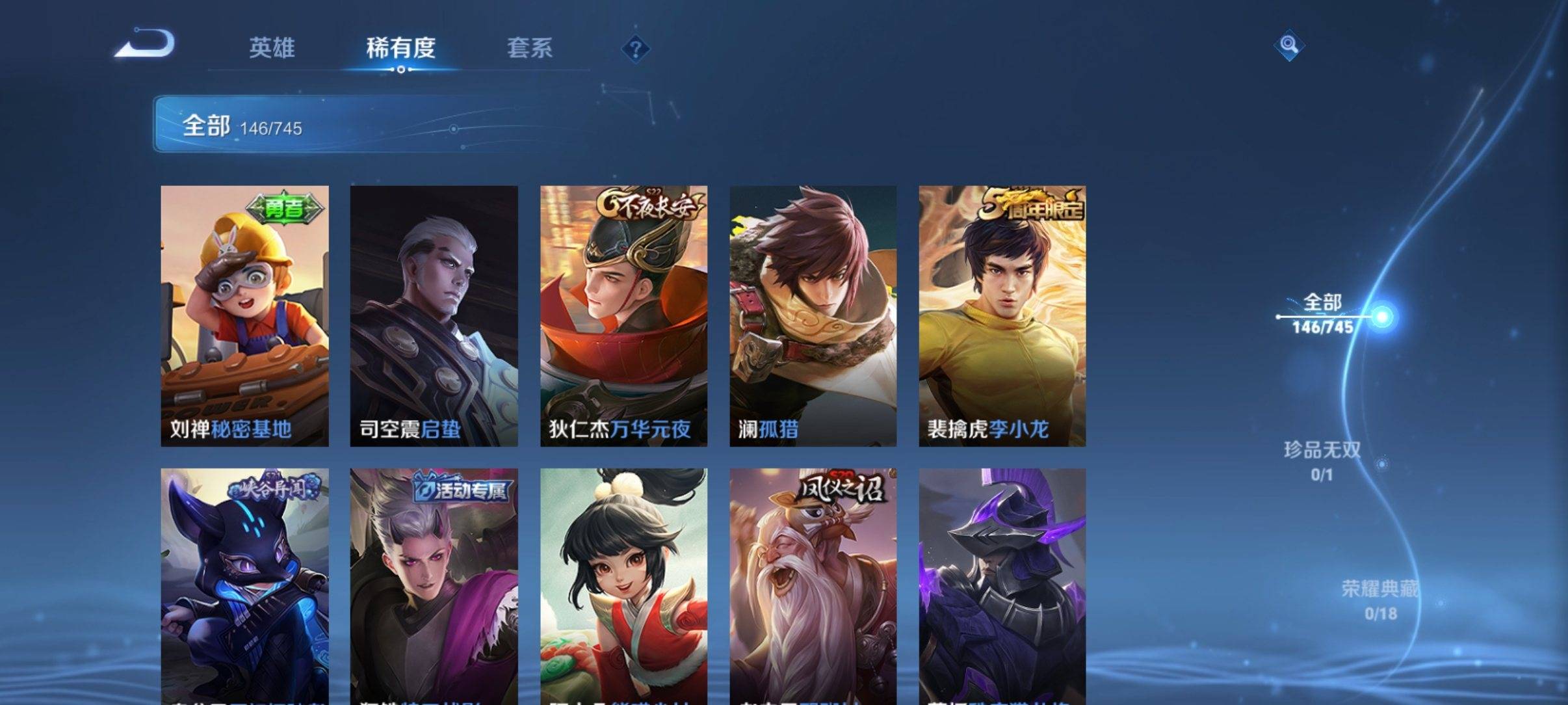
Task: Select the 稀有度 tab
Action: 400,47
